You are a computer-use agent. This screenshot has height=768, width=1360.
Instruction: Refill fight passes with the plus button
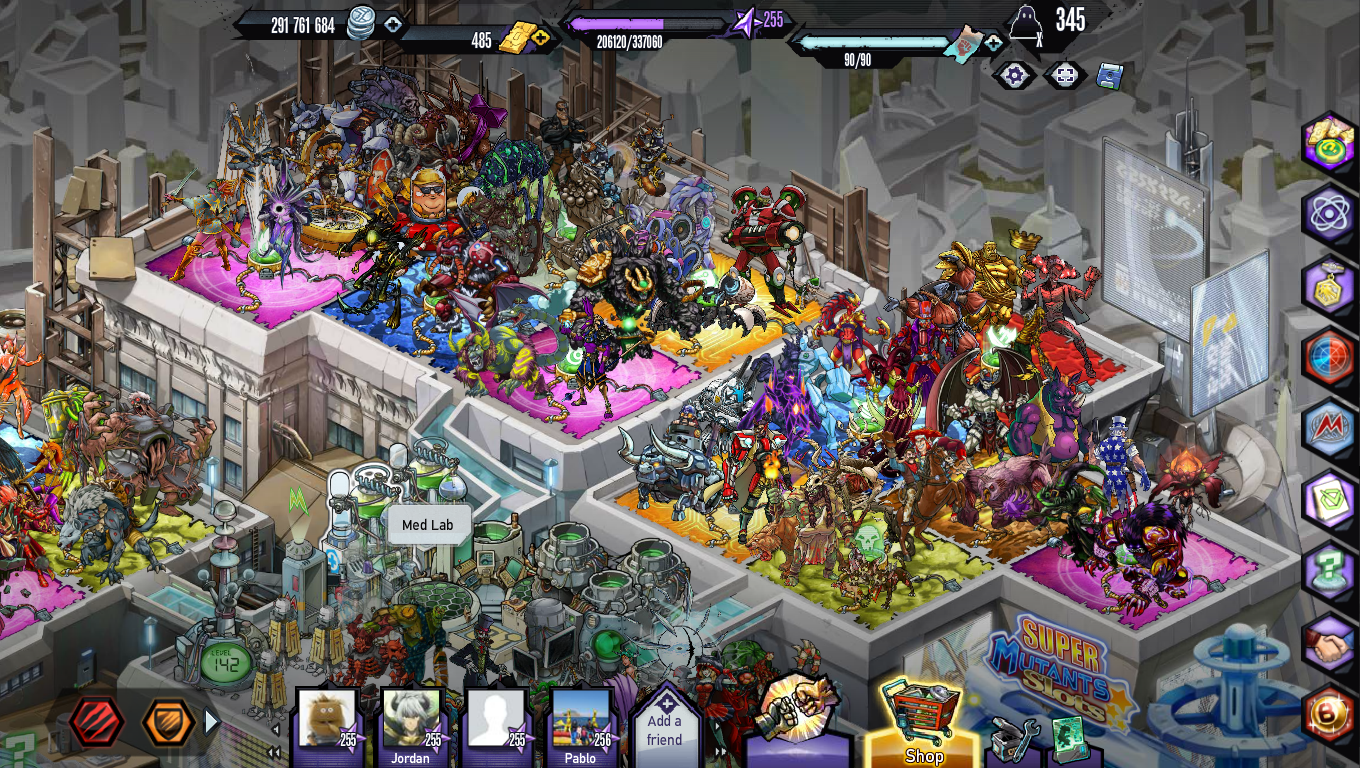(993, 43)
